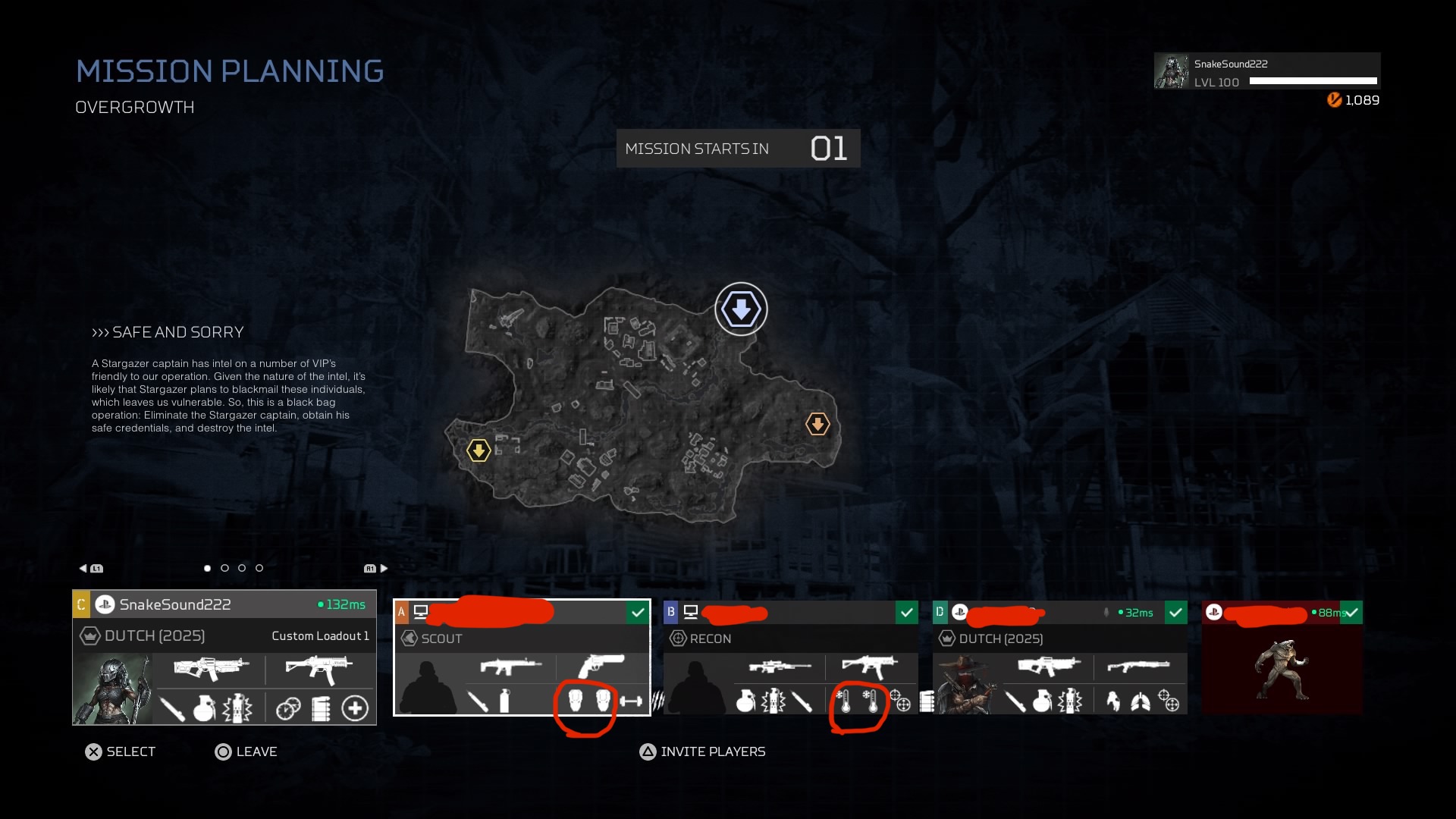Choose the stacked magazines perk icon in SnakeSound222's loadout
Screen dimensions: 1456x819
[322, 708]
